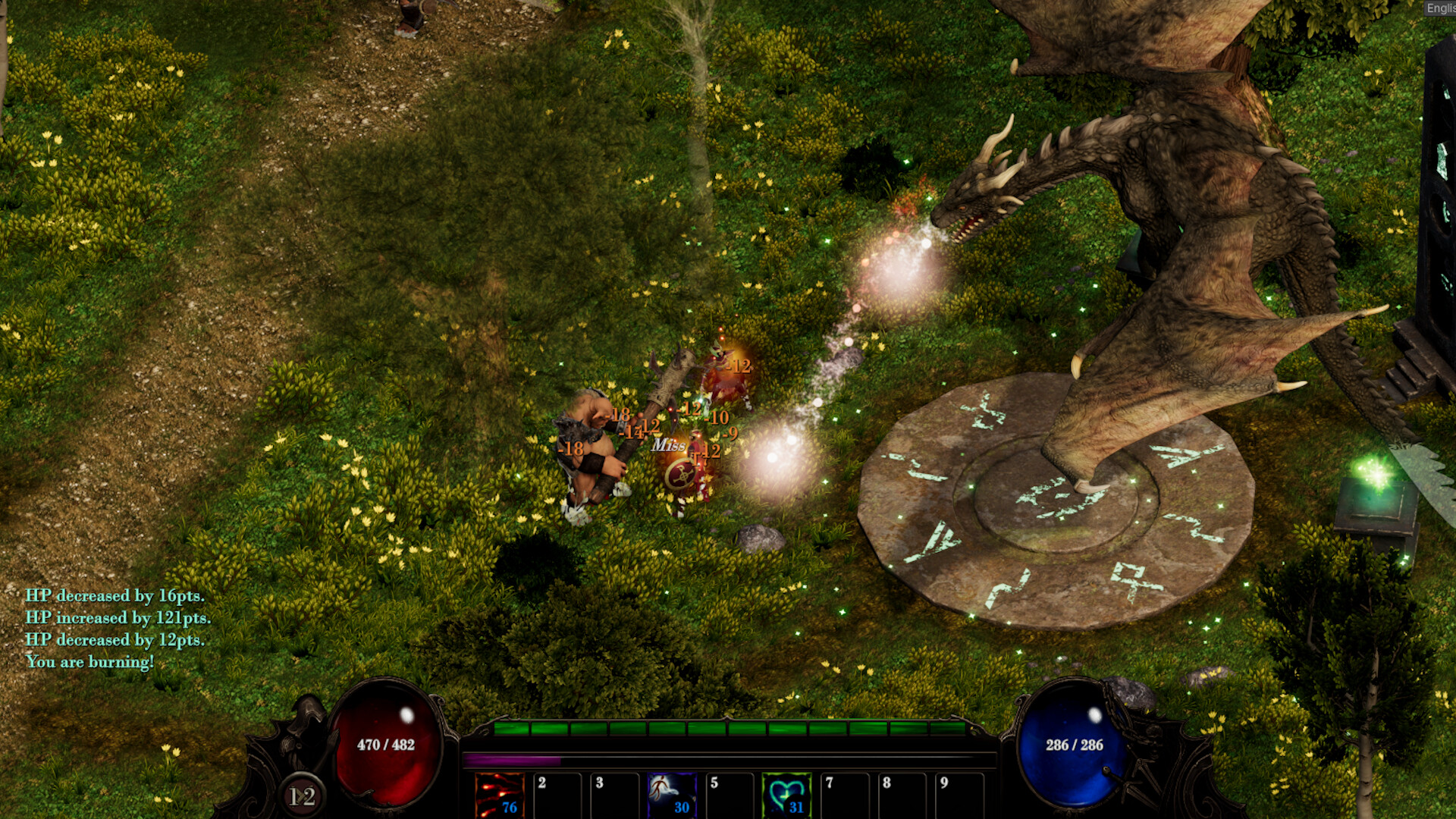Click the You are burning message

[x=89, y=661]
